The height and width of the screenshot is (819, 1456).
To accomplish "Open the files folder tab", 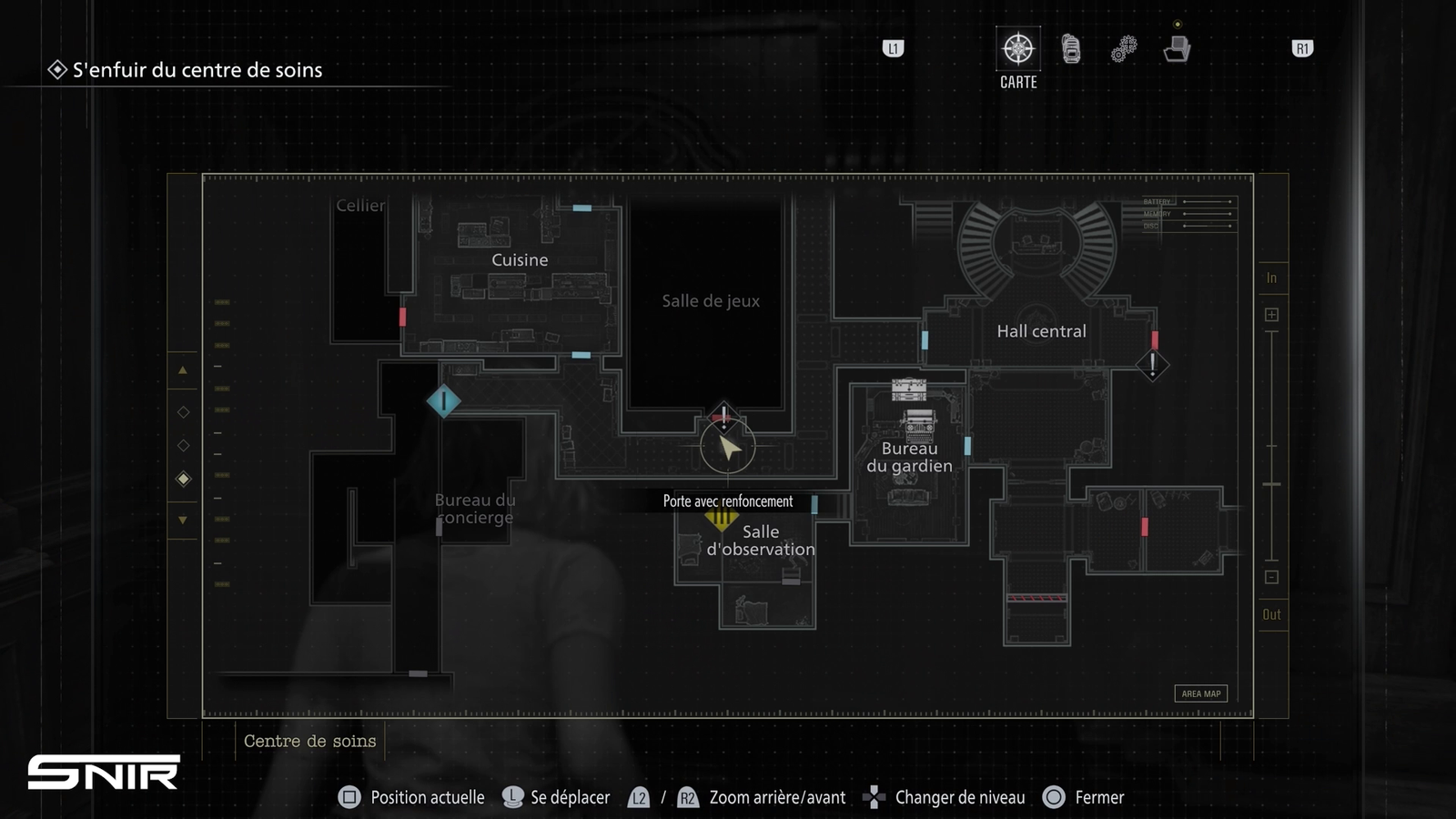I will pyautogui.click(x=1177, y=49).
